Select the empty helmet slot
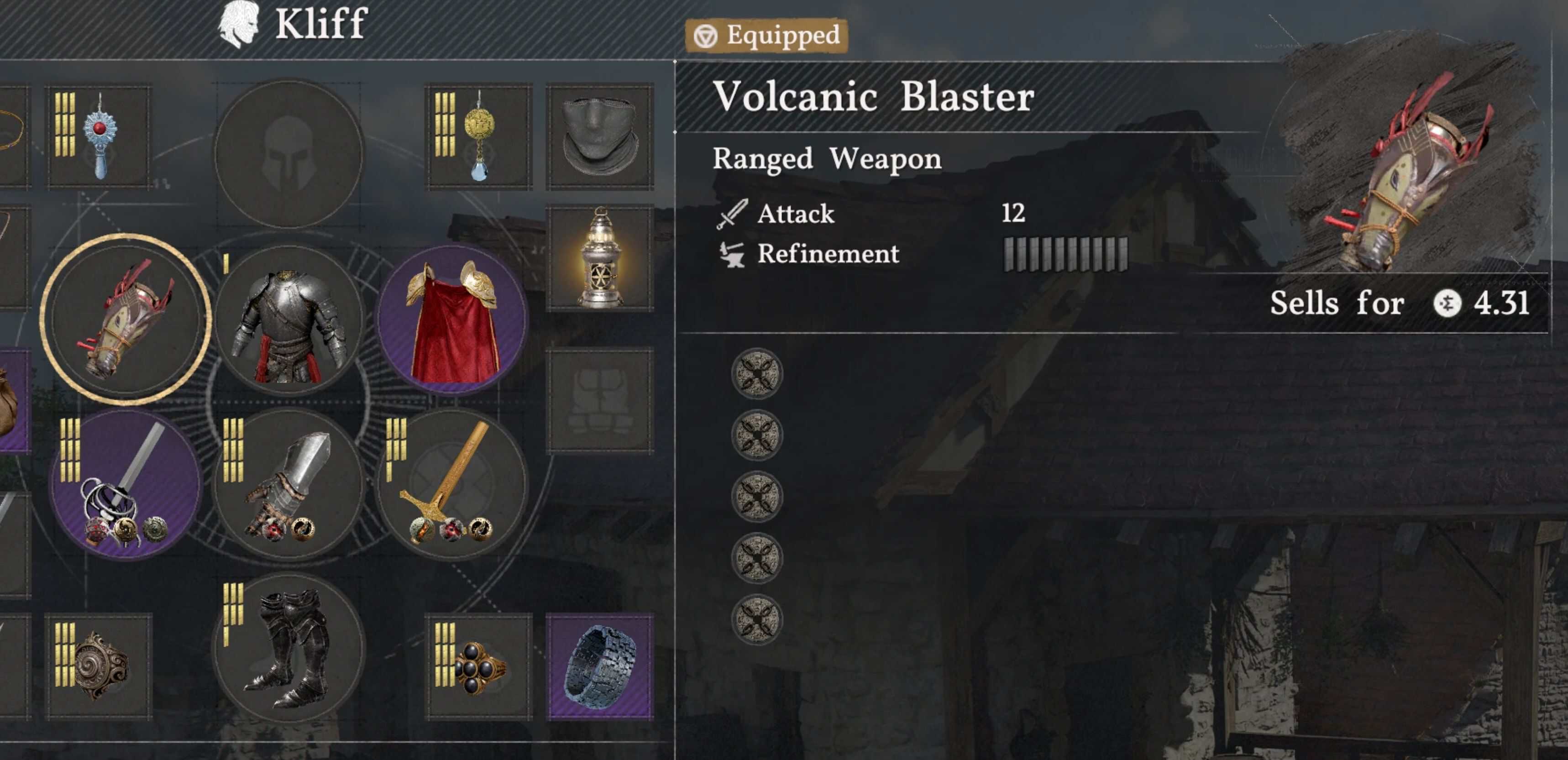 (288, 153)
